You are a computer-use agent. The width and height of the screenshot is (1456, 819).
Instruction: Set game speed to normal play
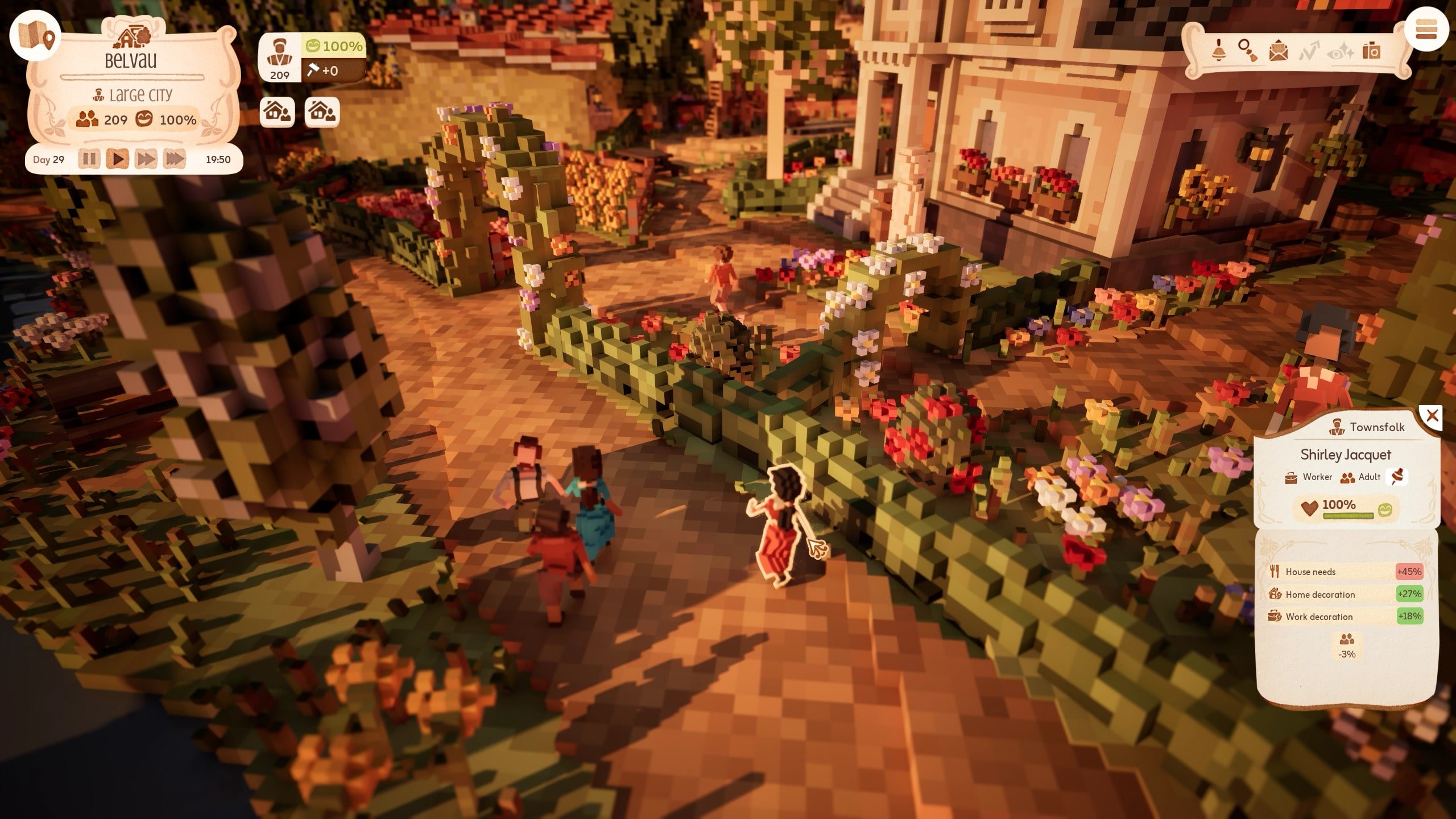tap(118, 159)
